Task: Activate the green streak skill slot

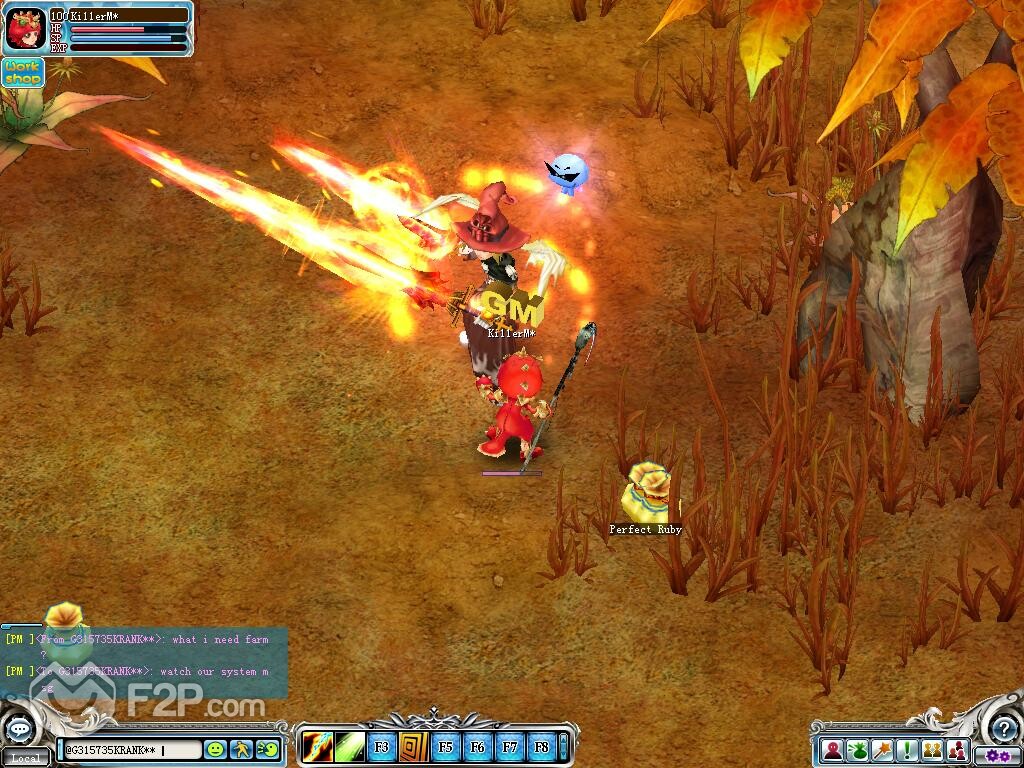Action: coord(350,746)
